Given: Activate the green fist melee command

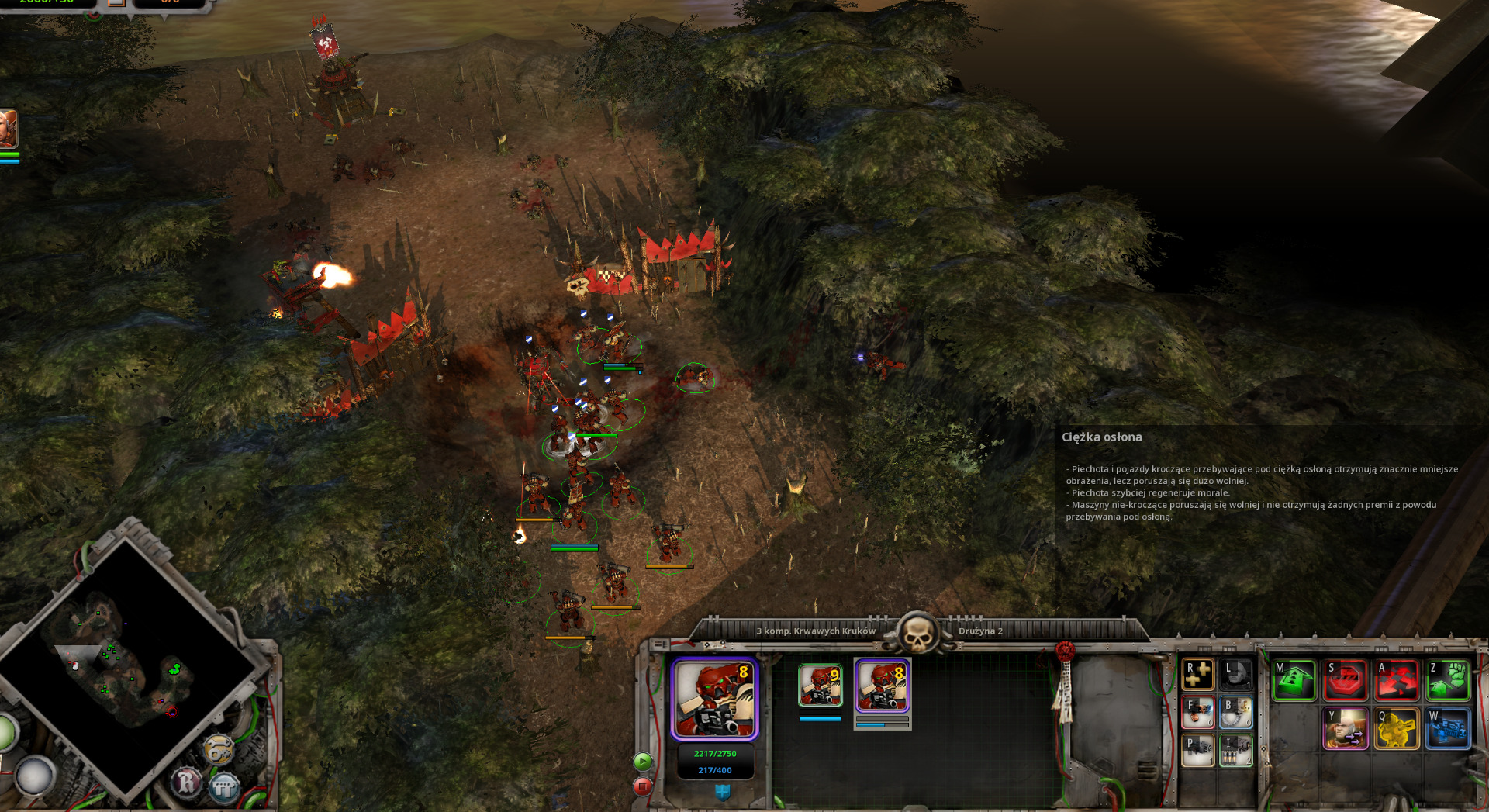Looking at the screenshot, I should tap(1447, 680).
